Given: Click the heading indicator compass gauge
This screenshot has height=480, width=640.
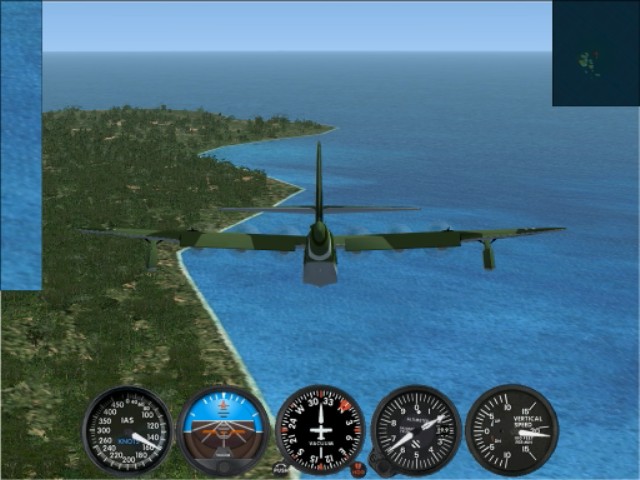Looking at the screenshot, I should (x=320, y=430).
